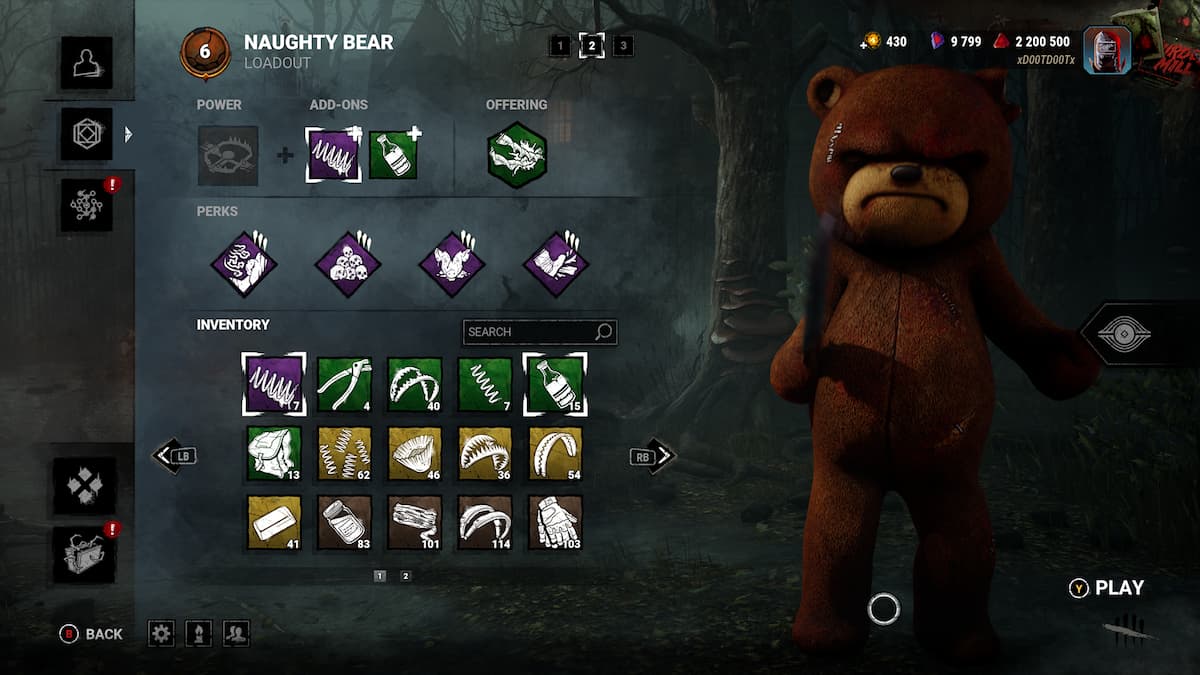Select the green trapper sack add-on
Image resolution: width=1200 pixels, height=675 pixels.
[274, 454]
